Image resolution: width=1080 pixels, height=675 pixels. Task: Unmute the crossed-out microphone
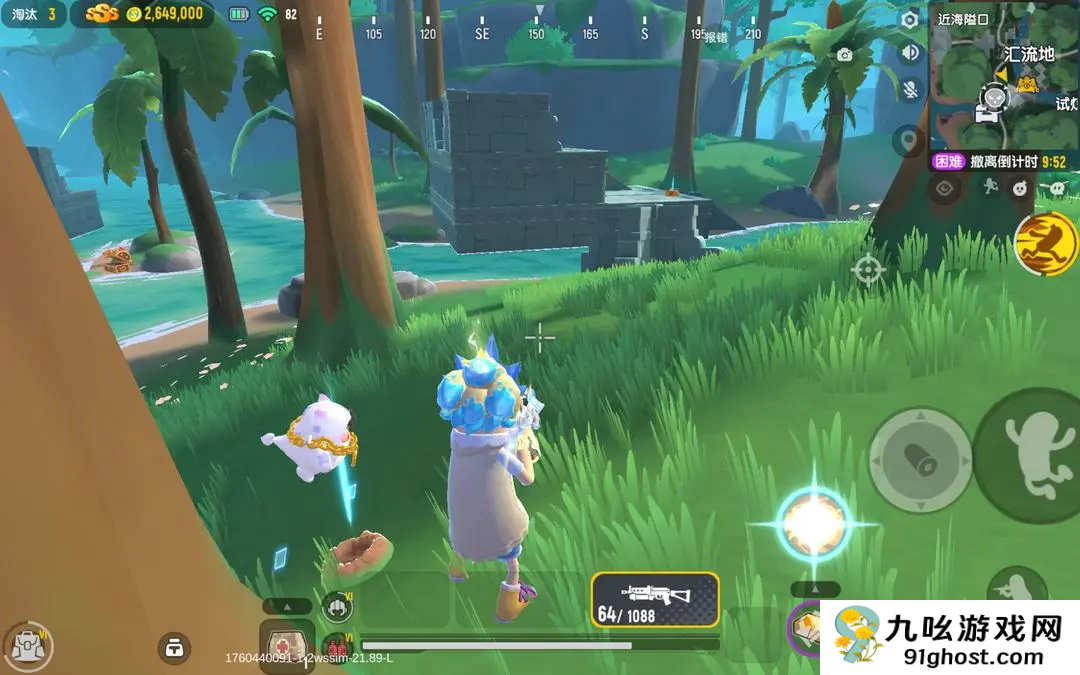point(910,89)
